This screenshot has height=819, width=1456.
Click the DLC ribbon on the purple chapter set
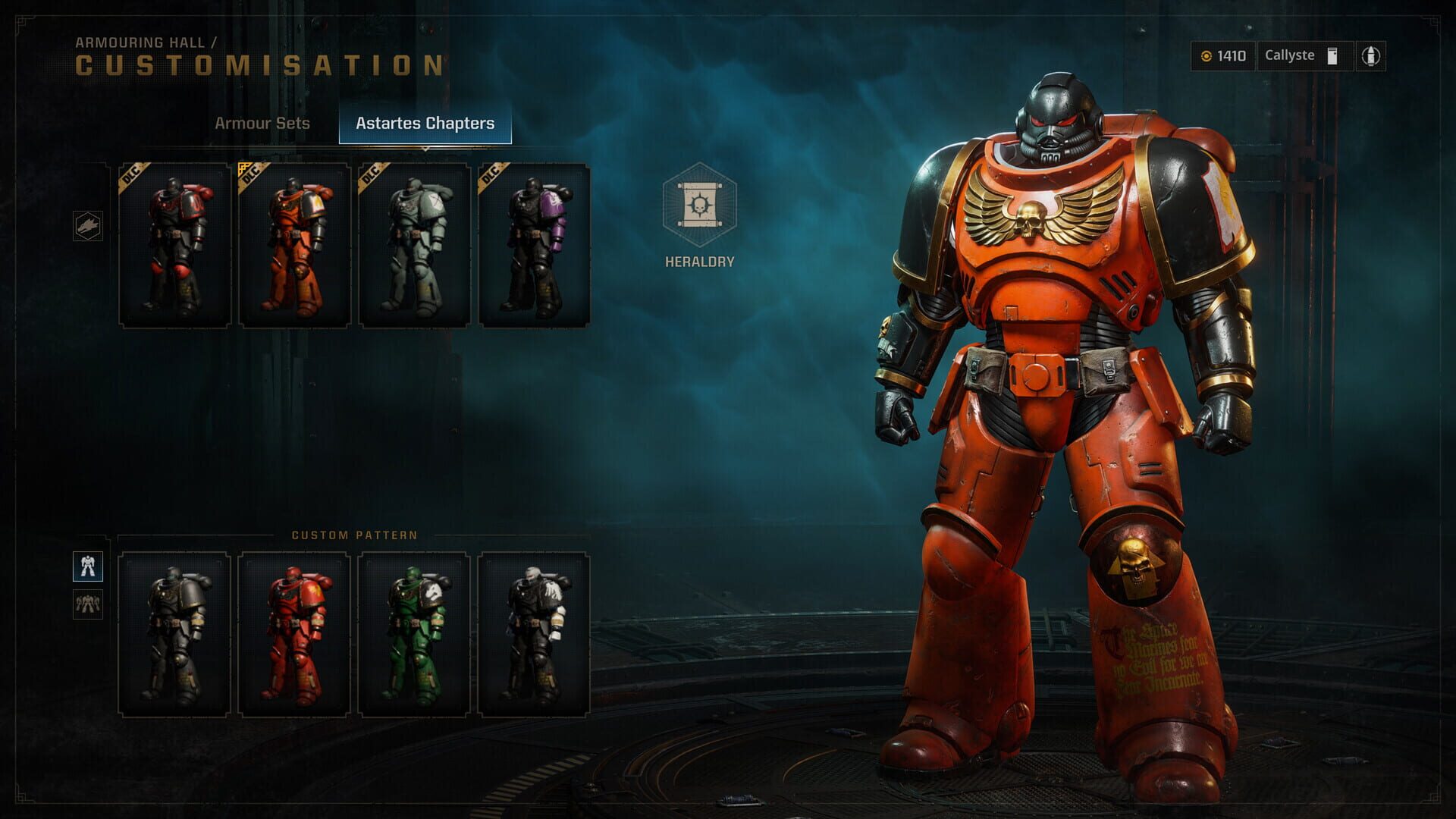coord(489,174)
